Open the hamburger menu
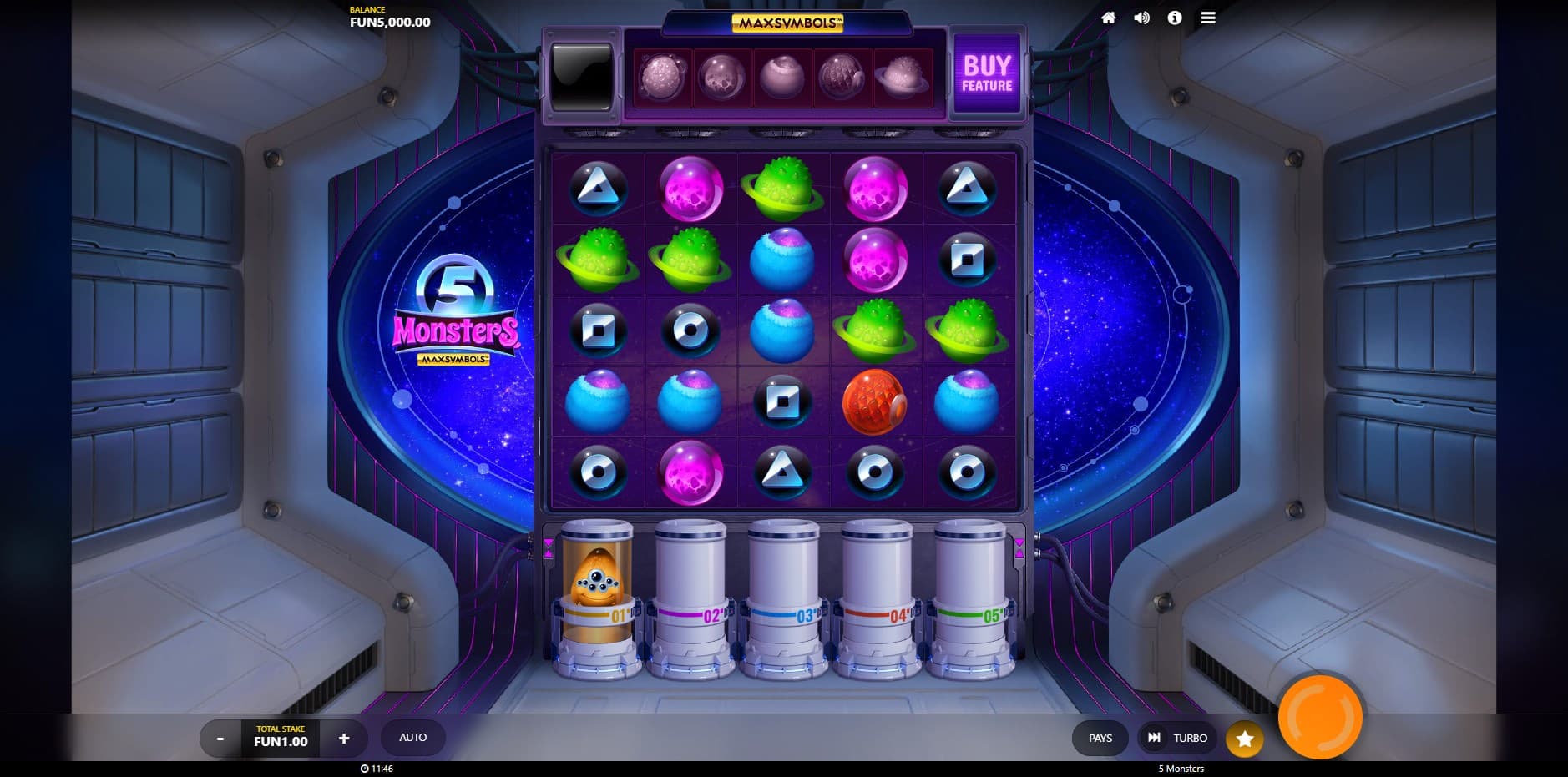 tap(1208, 18)
